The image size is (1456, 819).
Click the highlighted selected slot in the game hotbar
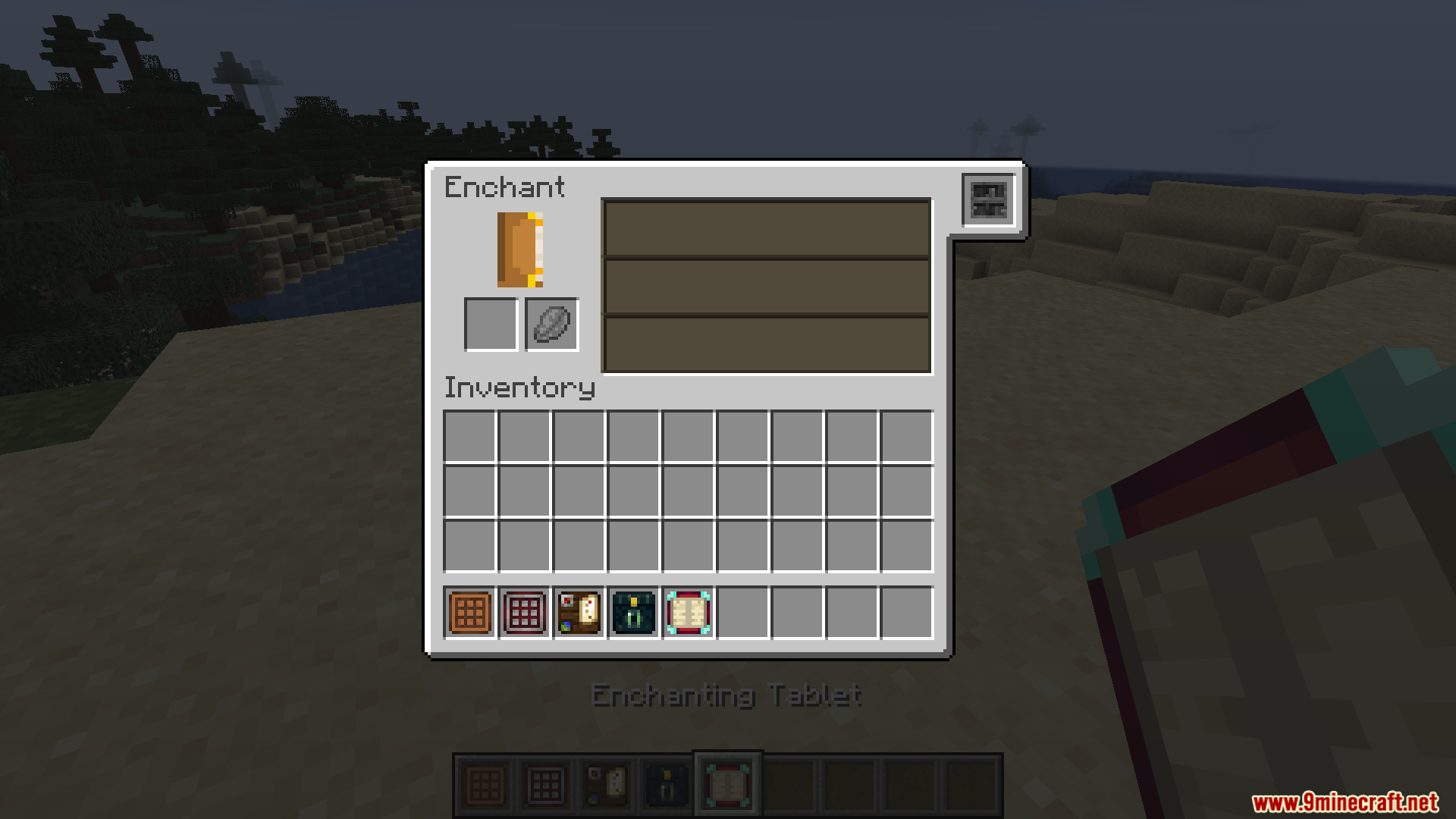point(726,781)
